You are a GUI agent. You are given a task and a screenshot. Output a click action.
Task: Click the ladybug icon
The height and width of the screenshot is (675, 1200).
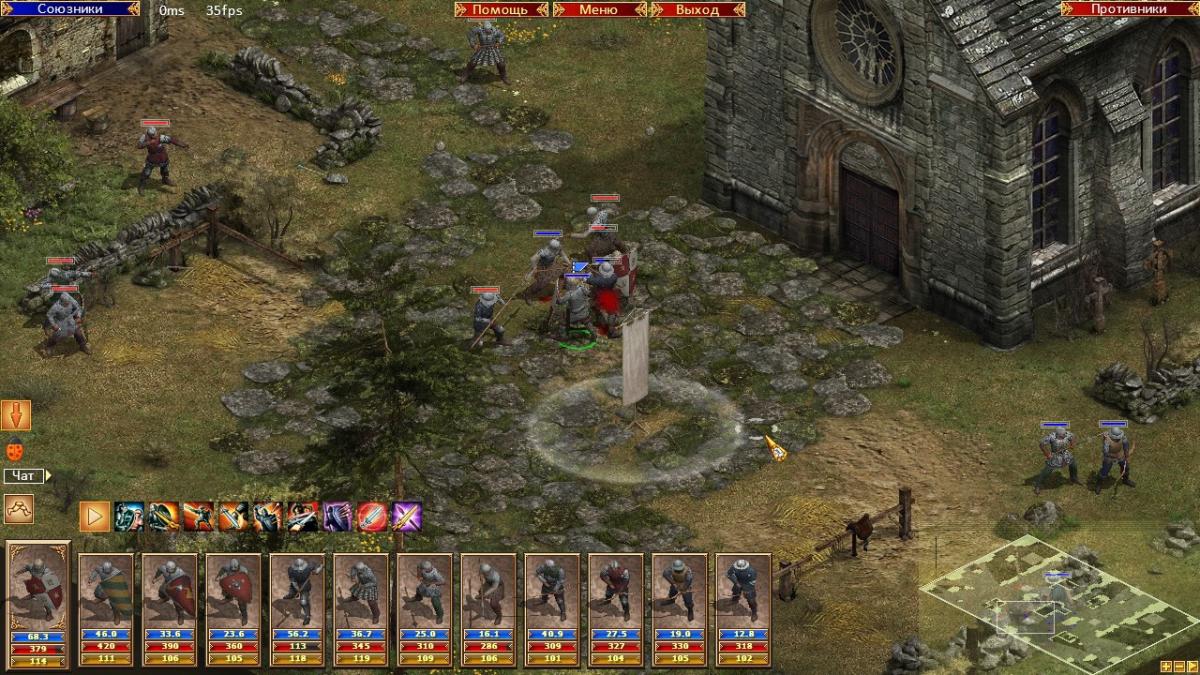[x=15, y=450]
